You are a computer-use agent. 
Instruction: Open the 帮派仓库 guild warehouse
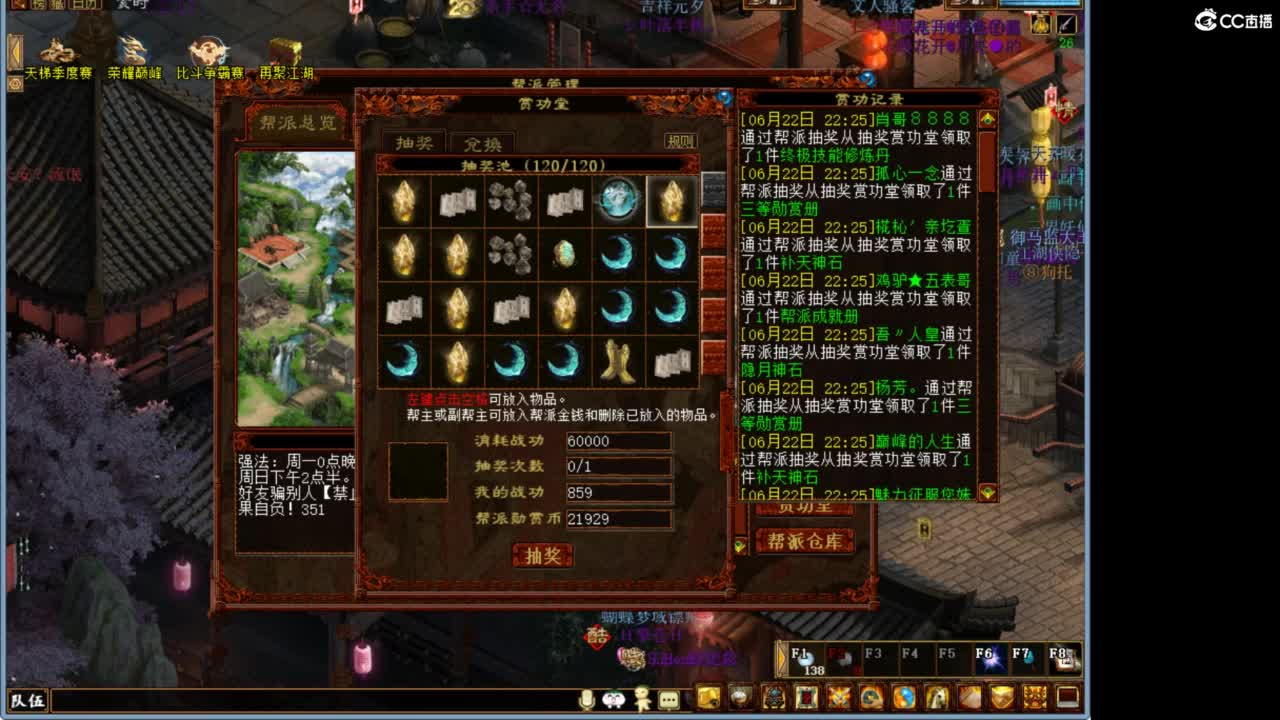click(805, 542)
